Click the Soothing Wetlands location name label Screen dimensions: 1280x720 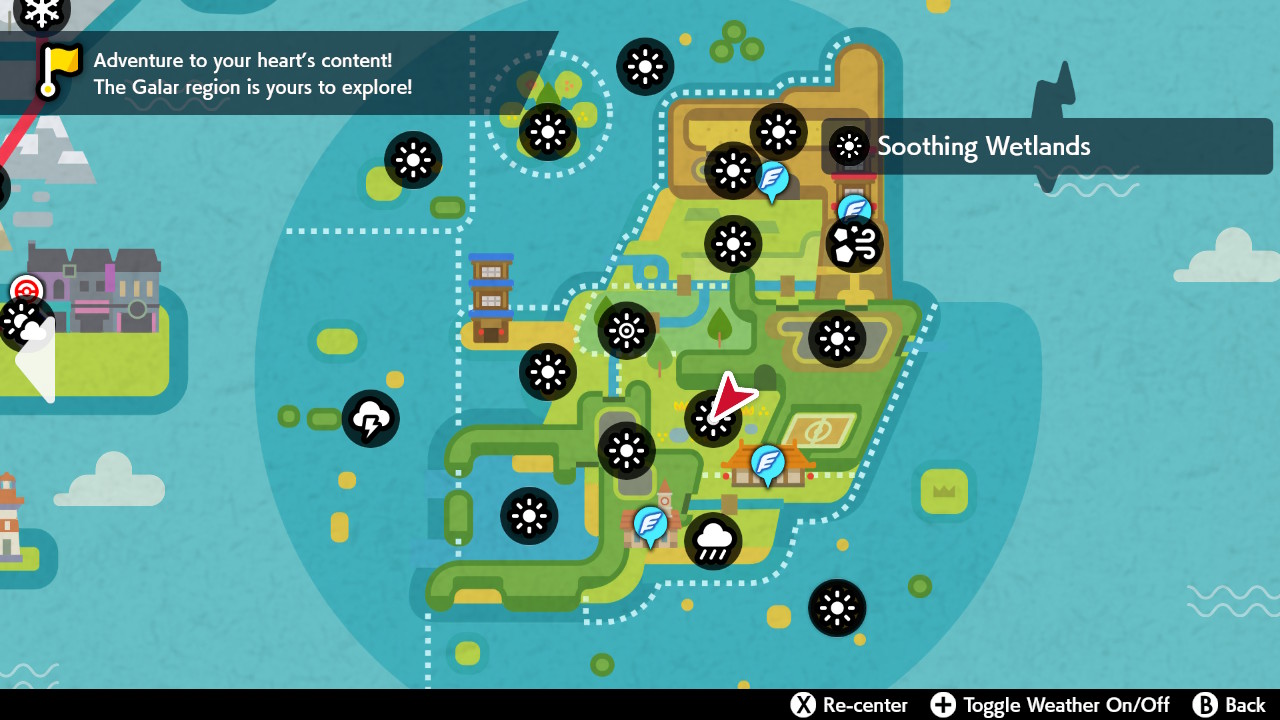tap(985, 146)
